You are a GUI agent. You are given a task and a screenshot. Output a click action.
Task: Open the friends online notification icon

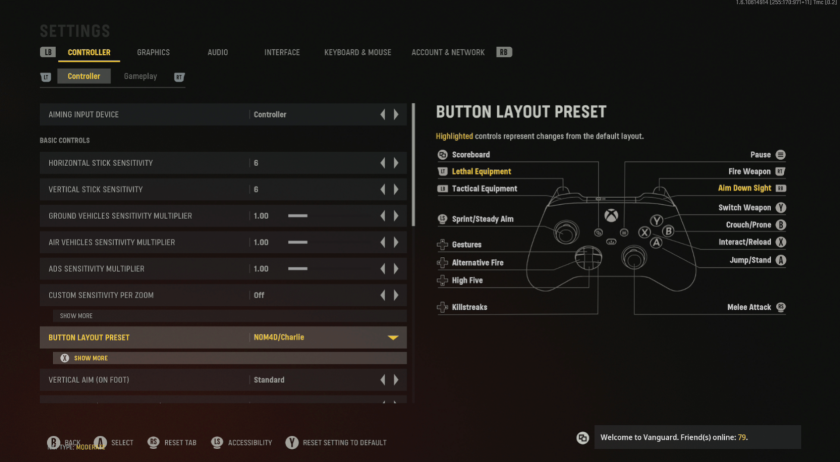pyautogui.click(x=583, y=438)
